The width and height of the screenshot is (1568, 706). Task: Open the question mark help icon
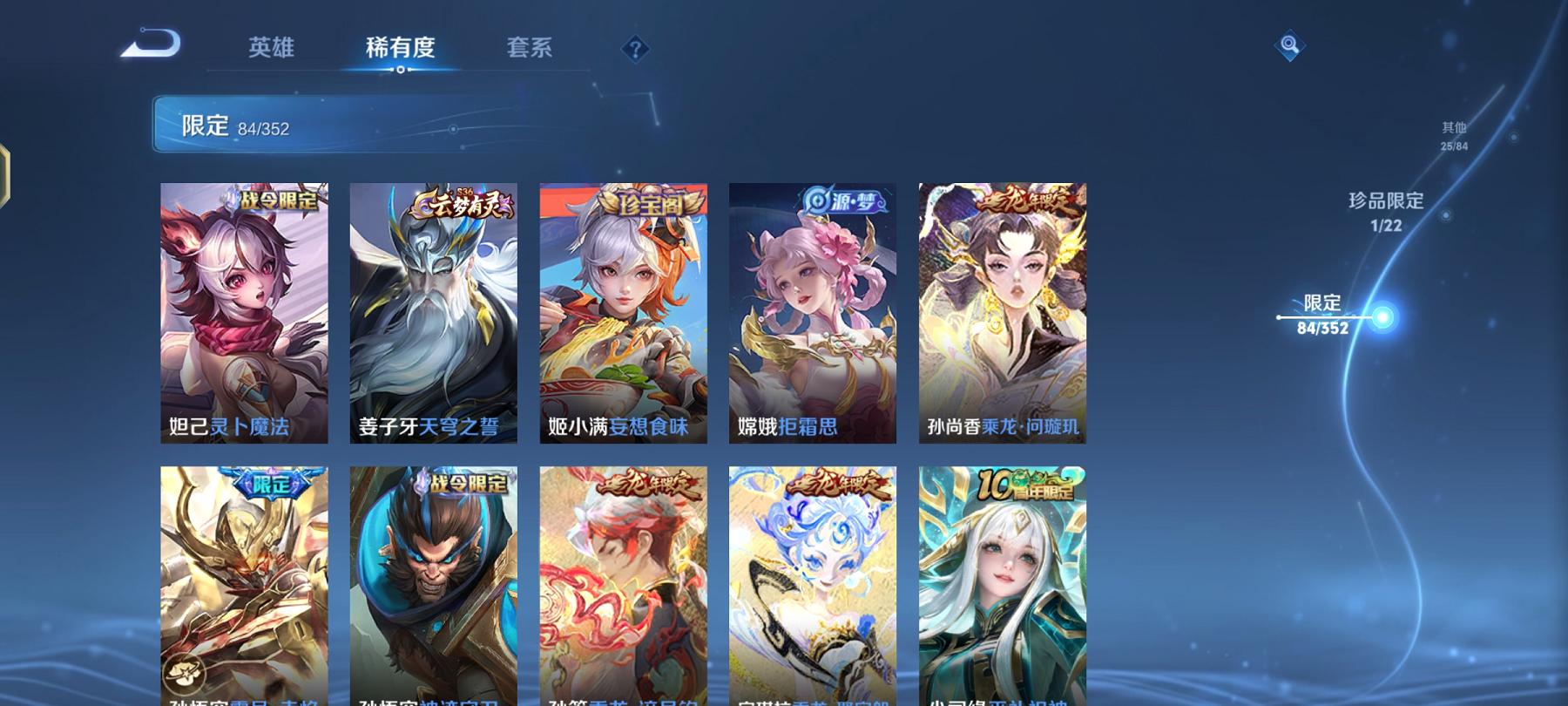[637, 50]
